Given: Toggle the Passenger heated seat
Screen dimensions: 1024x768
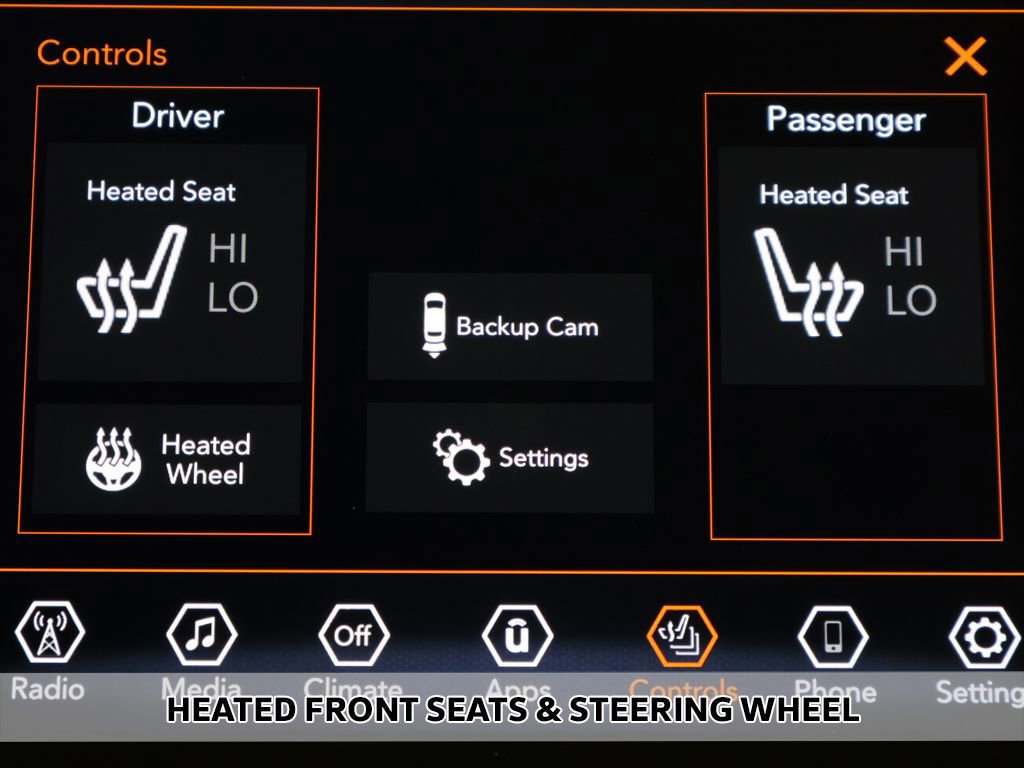Looking at the screenshot, I should pos(851,266).
